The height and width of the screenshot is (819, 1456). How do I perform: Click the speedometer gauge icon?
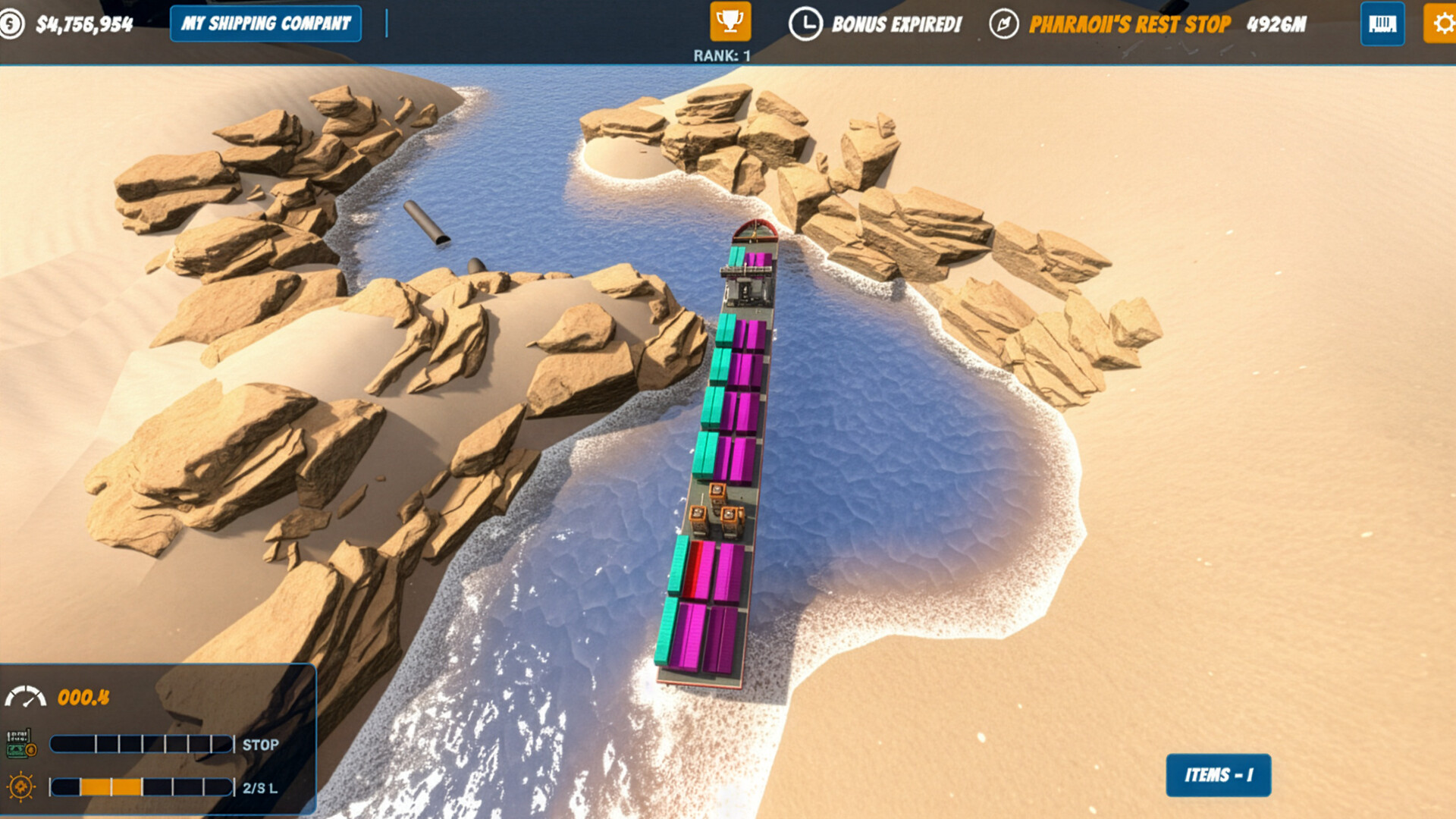click(25, 695)
